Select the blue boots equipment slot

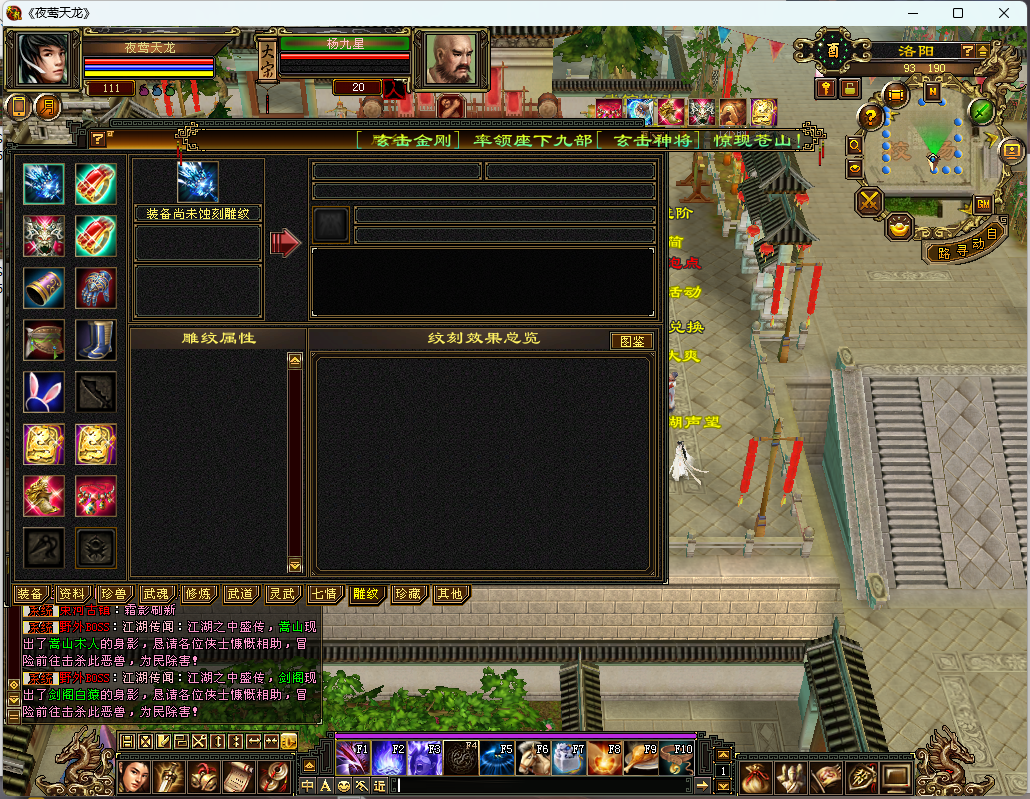(96, 340)
